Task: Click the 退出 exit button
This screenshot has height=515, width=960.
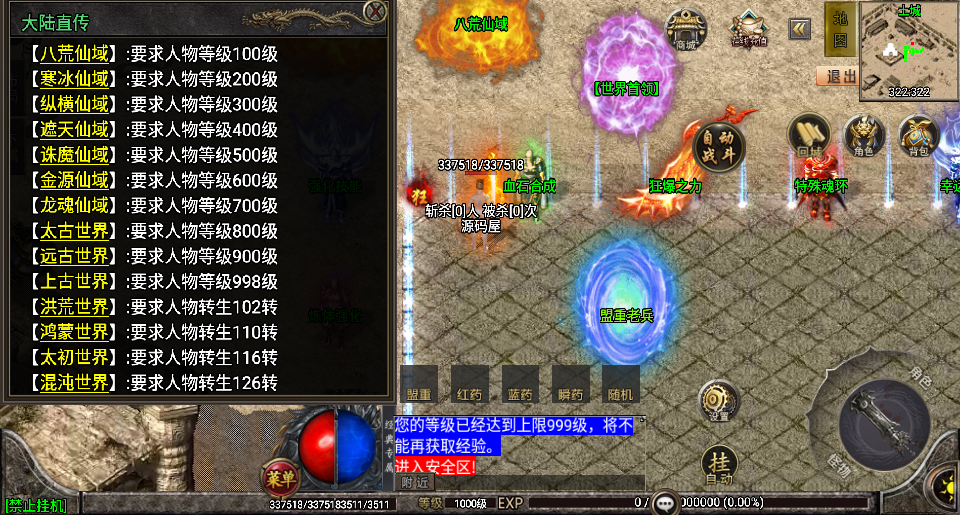Action: (x=837, y=76)
